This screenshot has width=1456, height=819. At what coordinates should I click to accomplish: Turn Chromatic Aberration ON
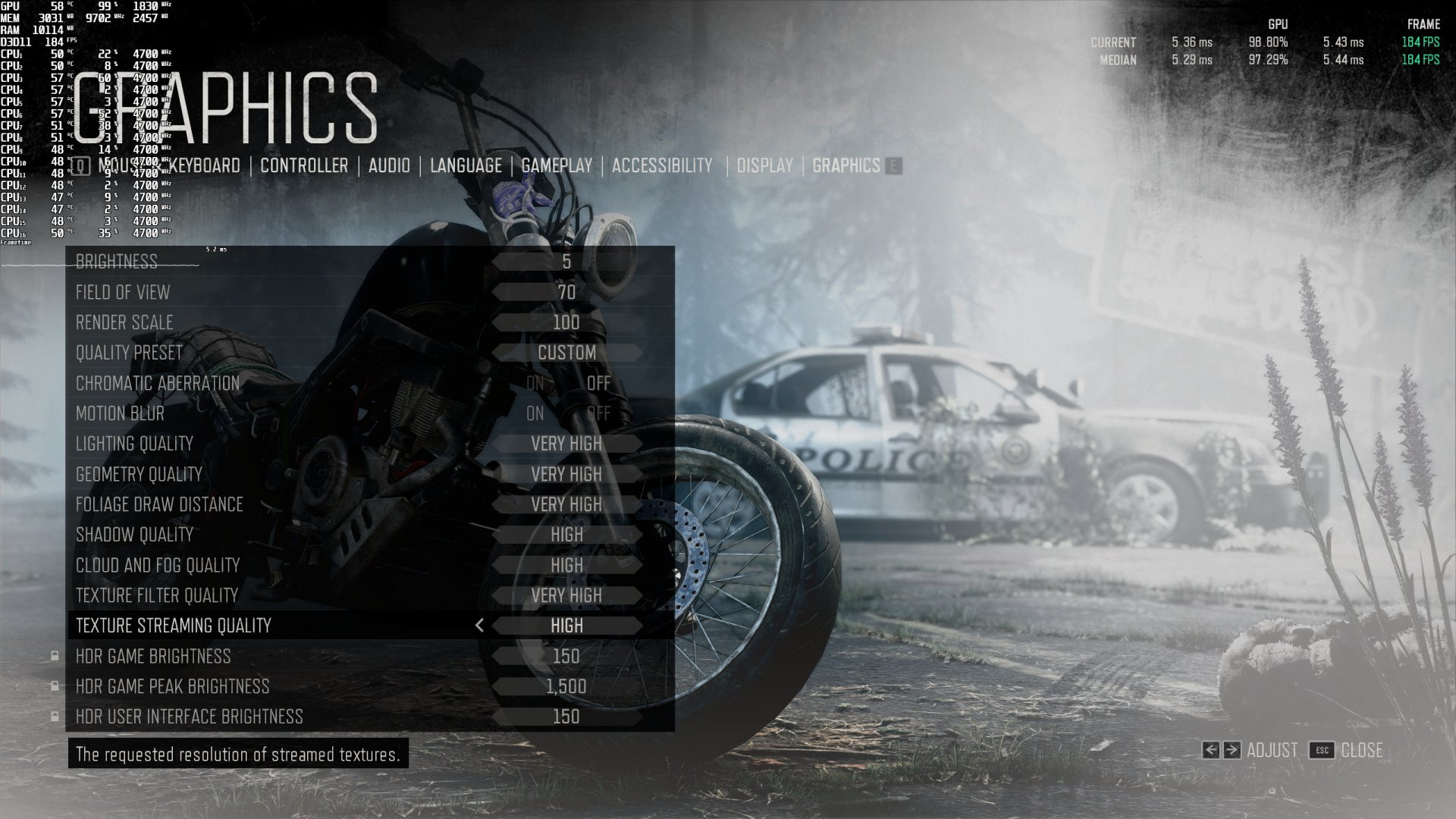pos(535,384)
